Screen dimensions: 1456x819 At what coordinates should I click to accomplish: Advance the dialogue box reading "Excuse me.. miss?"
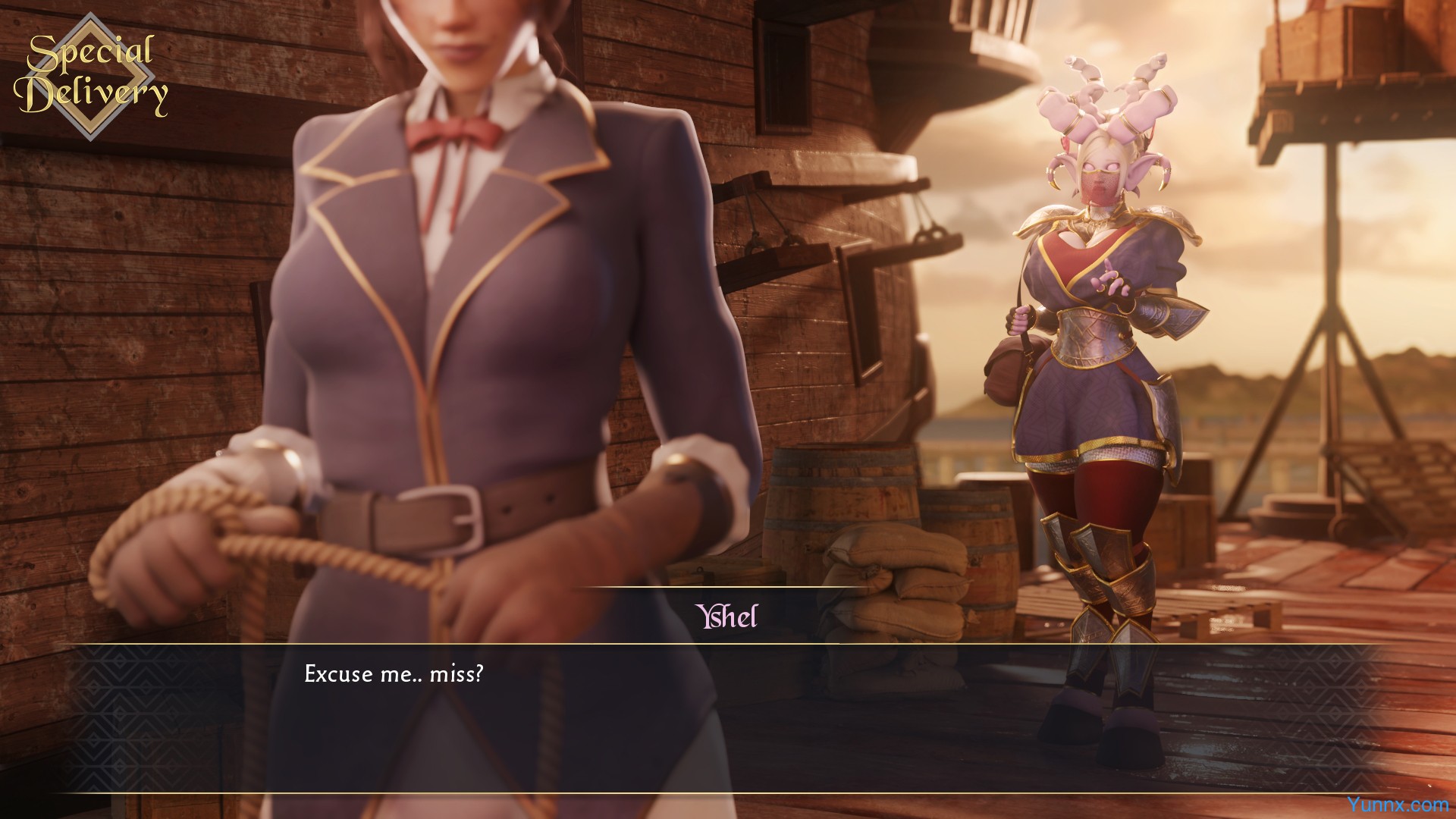728,717
